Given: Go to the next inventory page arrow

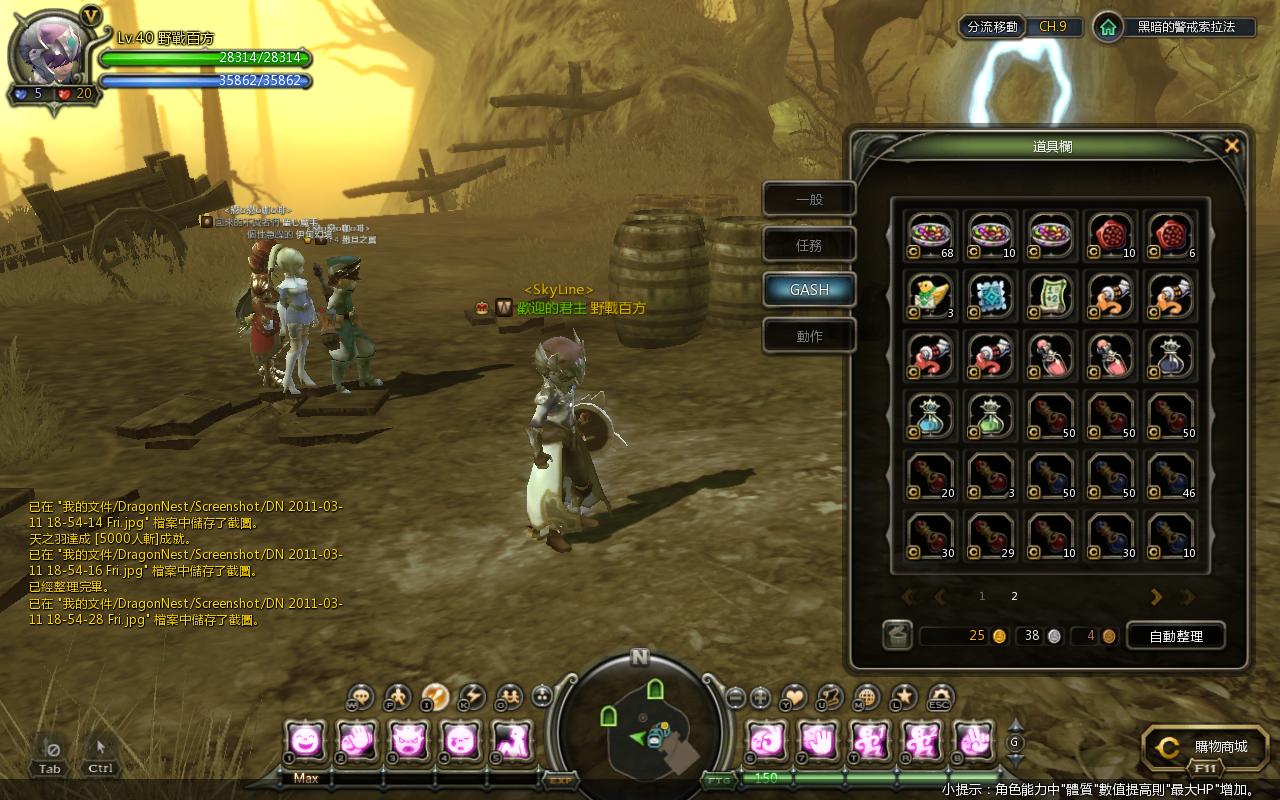Looking at the screenshot, I should tap(1156, 597).
